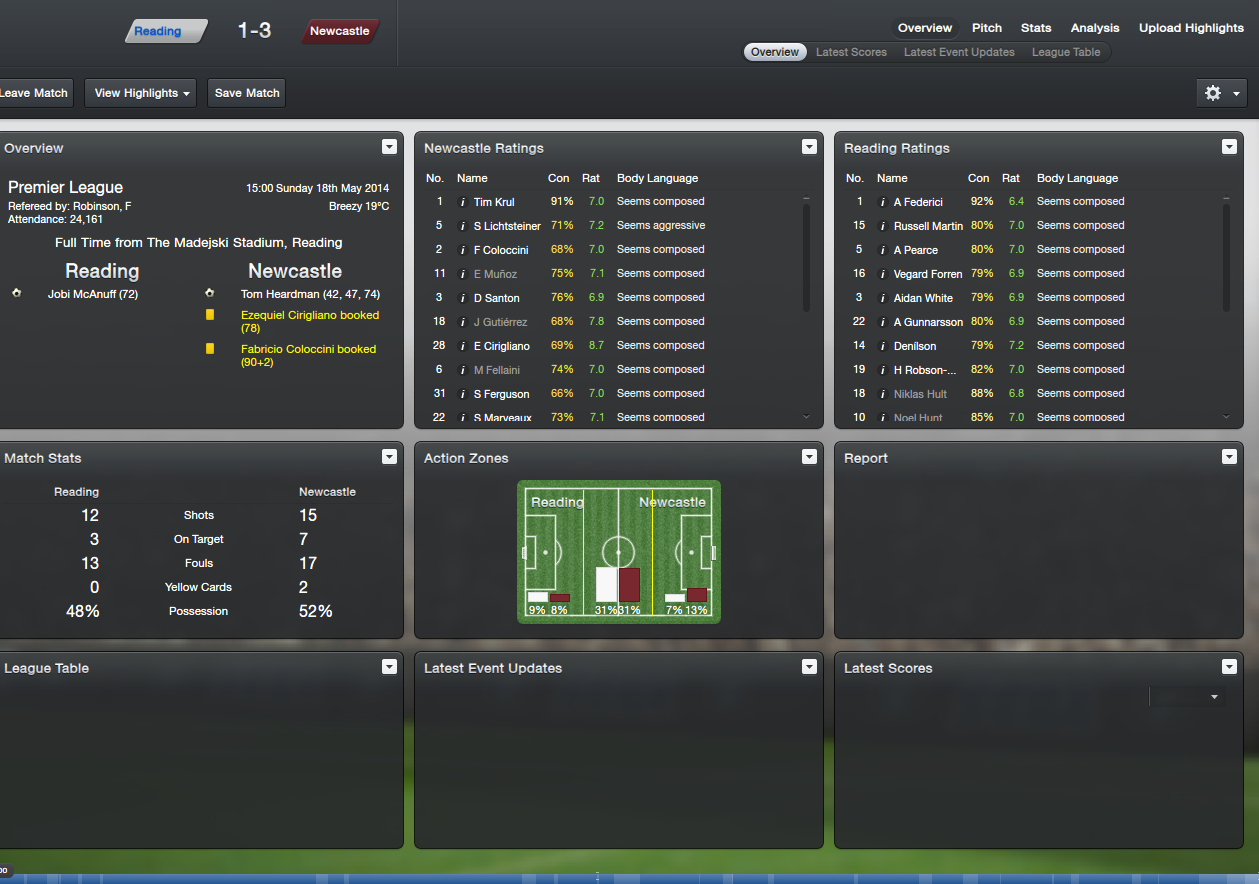View Tim Krul's player info
This screenshot has height=884, width=1259.
click(x=463, y=202)
